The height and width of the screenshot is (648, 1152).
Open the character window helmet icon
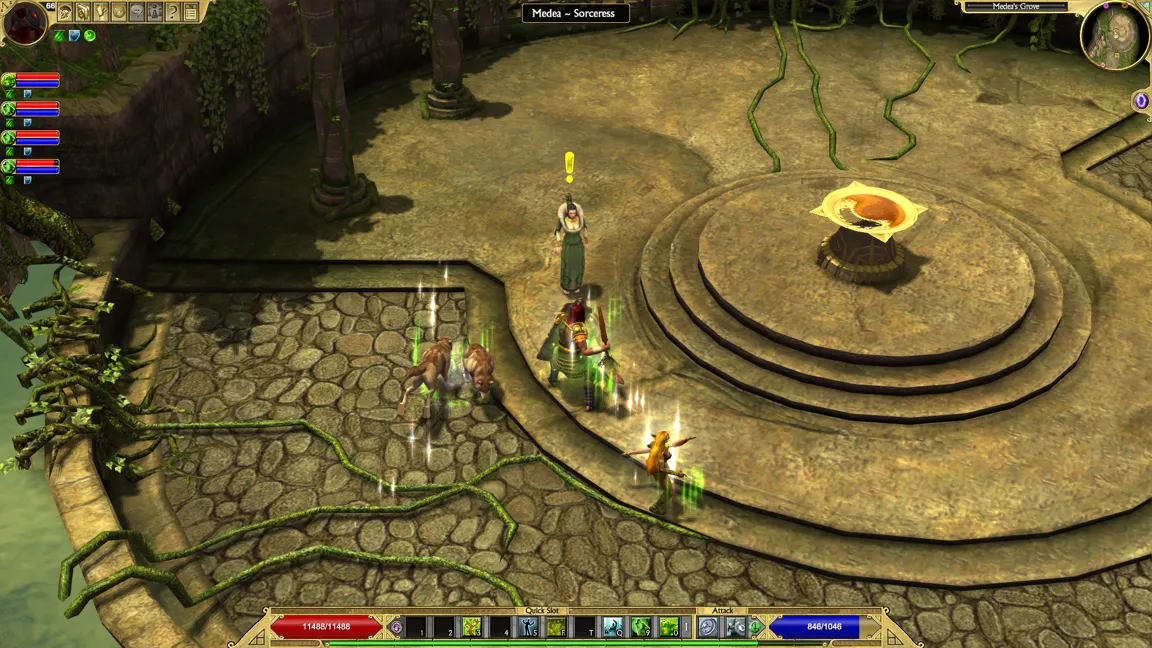[65, 12]
